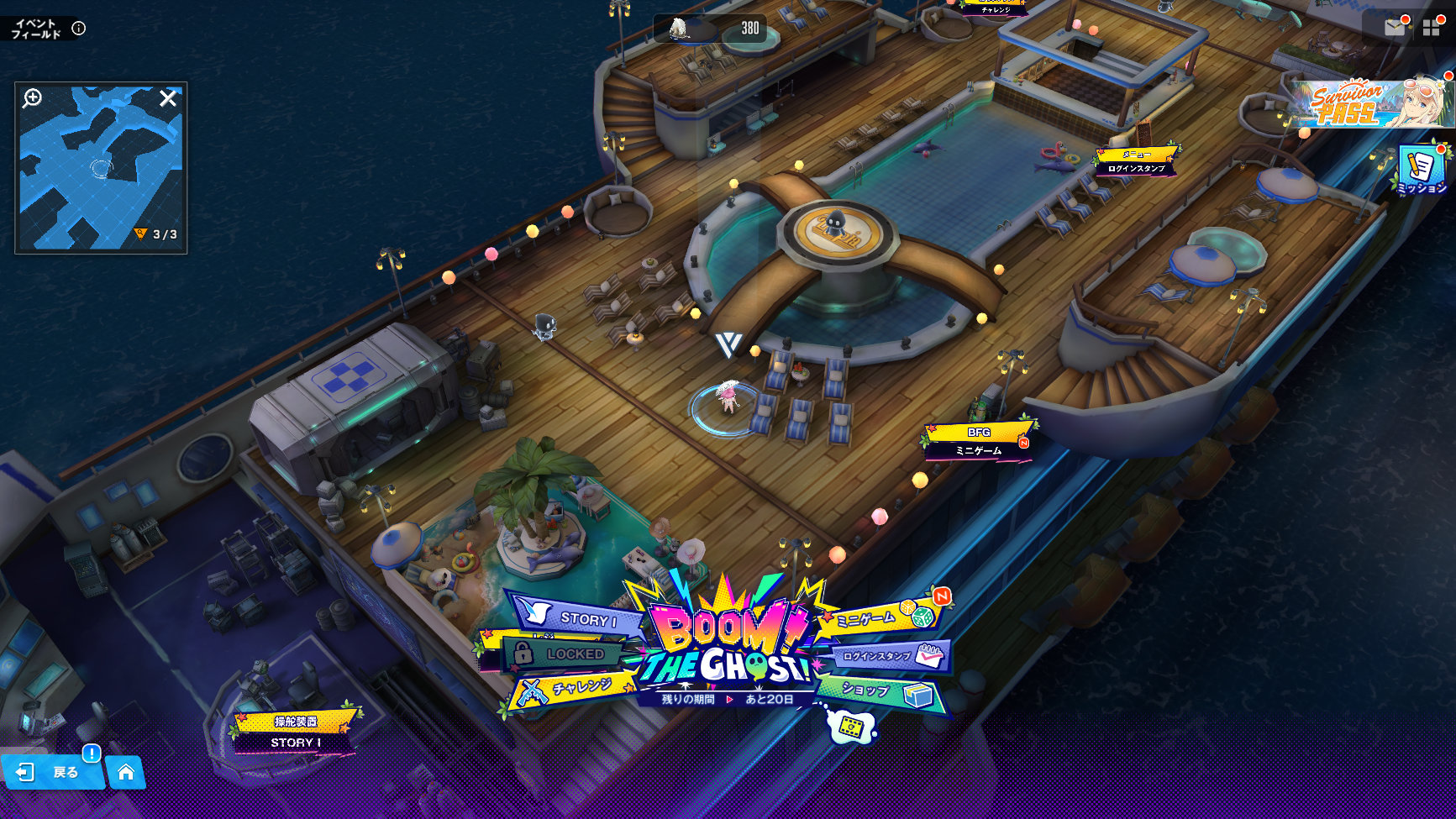
Task: Select the 操舵装置 field marker
Action: [x=295, y=731]
